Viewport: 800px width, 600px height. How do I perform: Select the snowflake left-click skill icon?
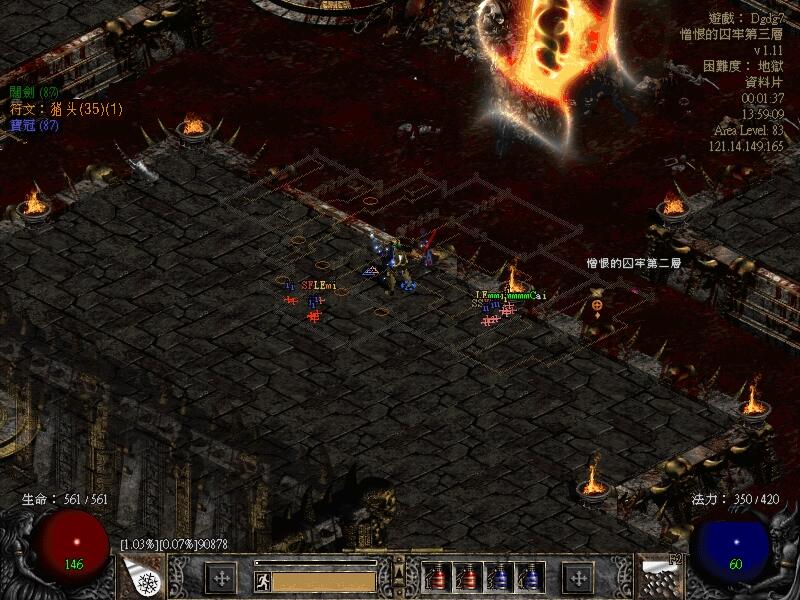pos(144,577)
